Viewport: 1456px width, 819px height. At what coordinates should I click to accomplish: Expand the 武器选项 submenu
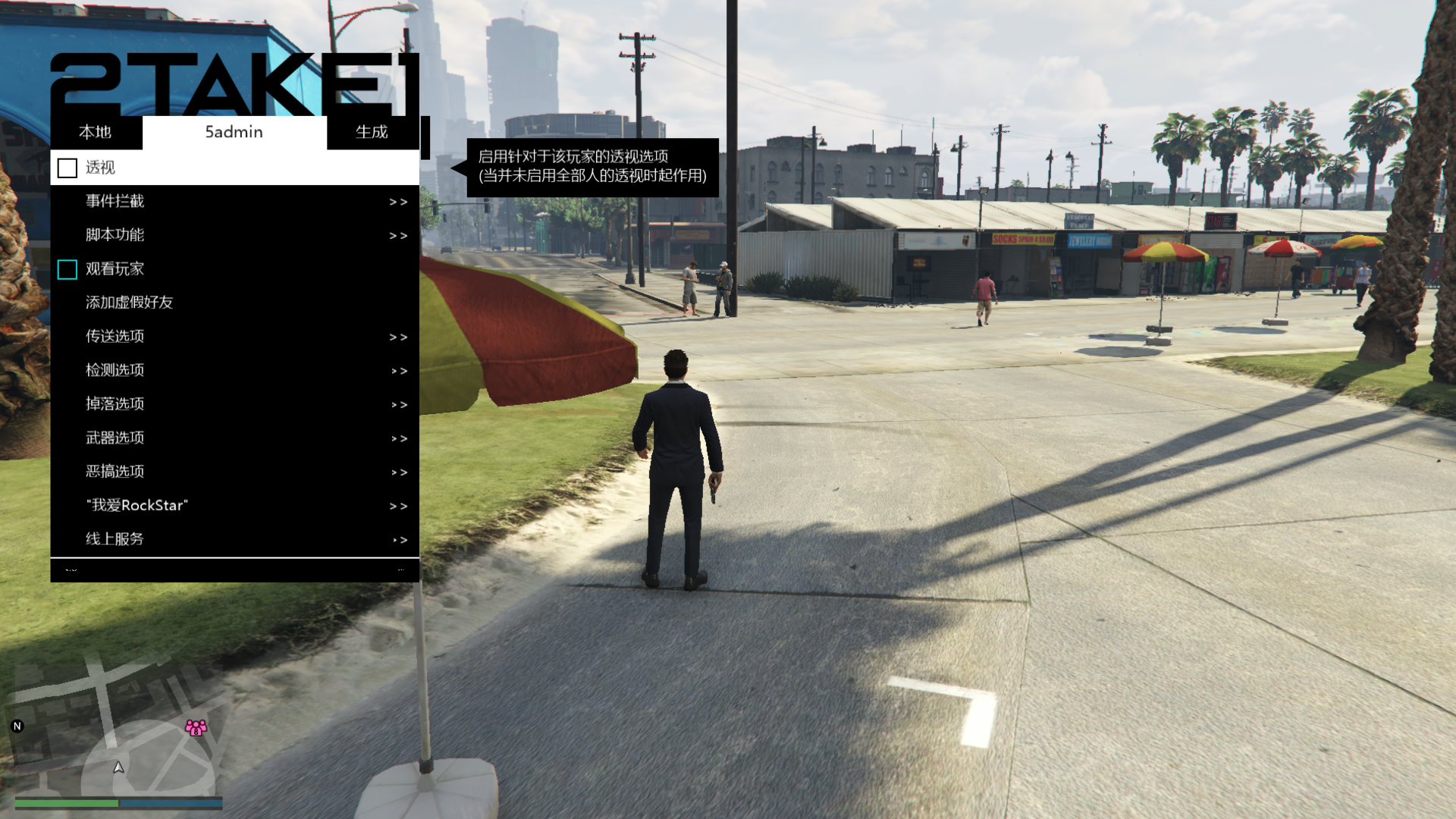(x=227, y=438)
